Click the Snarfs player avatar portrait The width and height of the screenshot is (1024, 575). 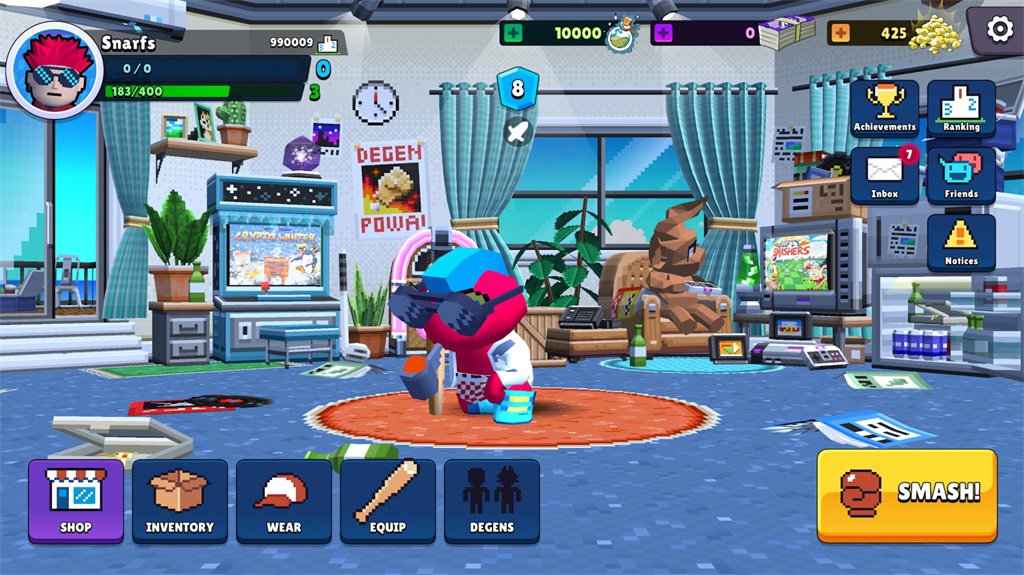tap(54, 70)
